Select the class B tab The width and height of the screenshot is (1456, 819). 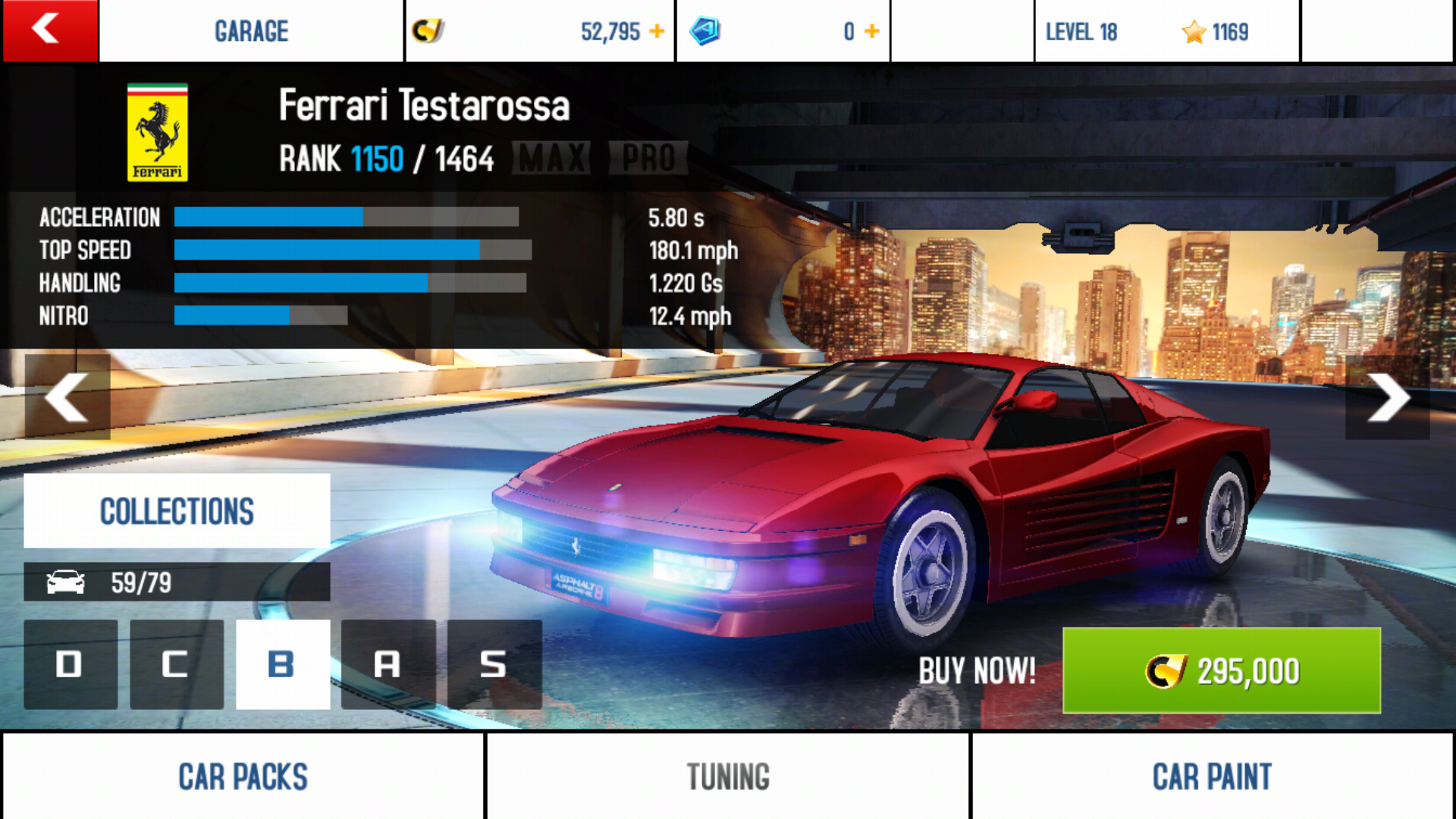tap(283, 664)
